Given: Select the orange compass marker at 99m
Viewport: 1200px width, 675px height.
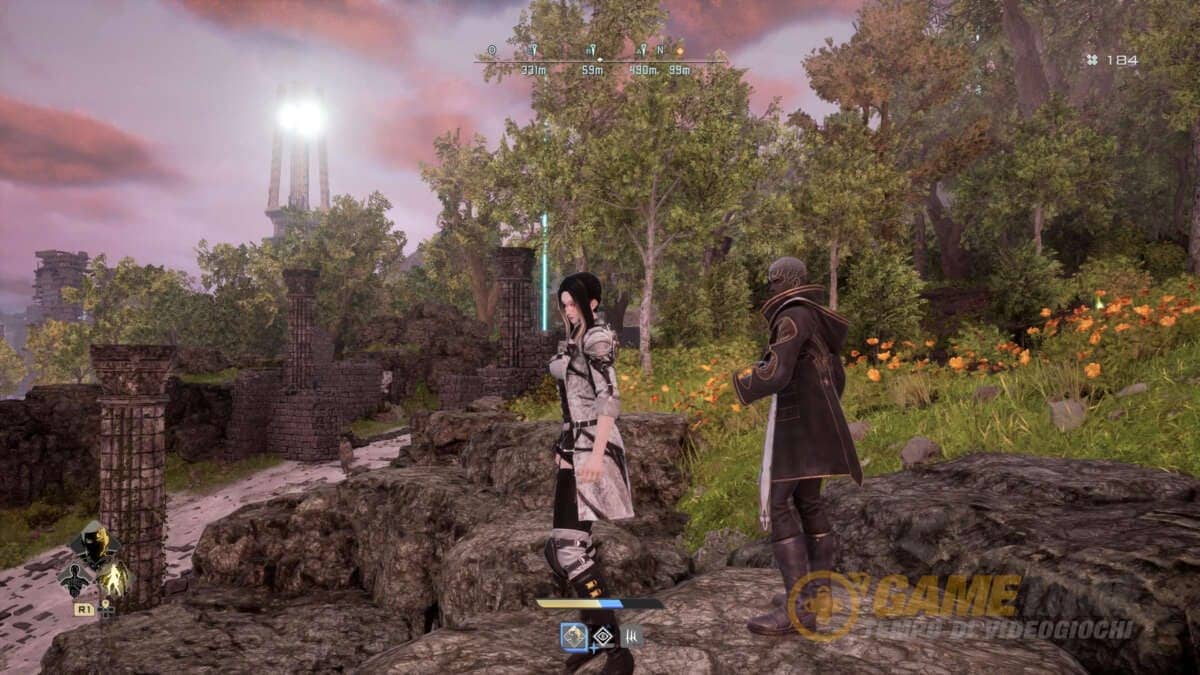Looking at the screenshot, I should click(679, 50).
